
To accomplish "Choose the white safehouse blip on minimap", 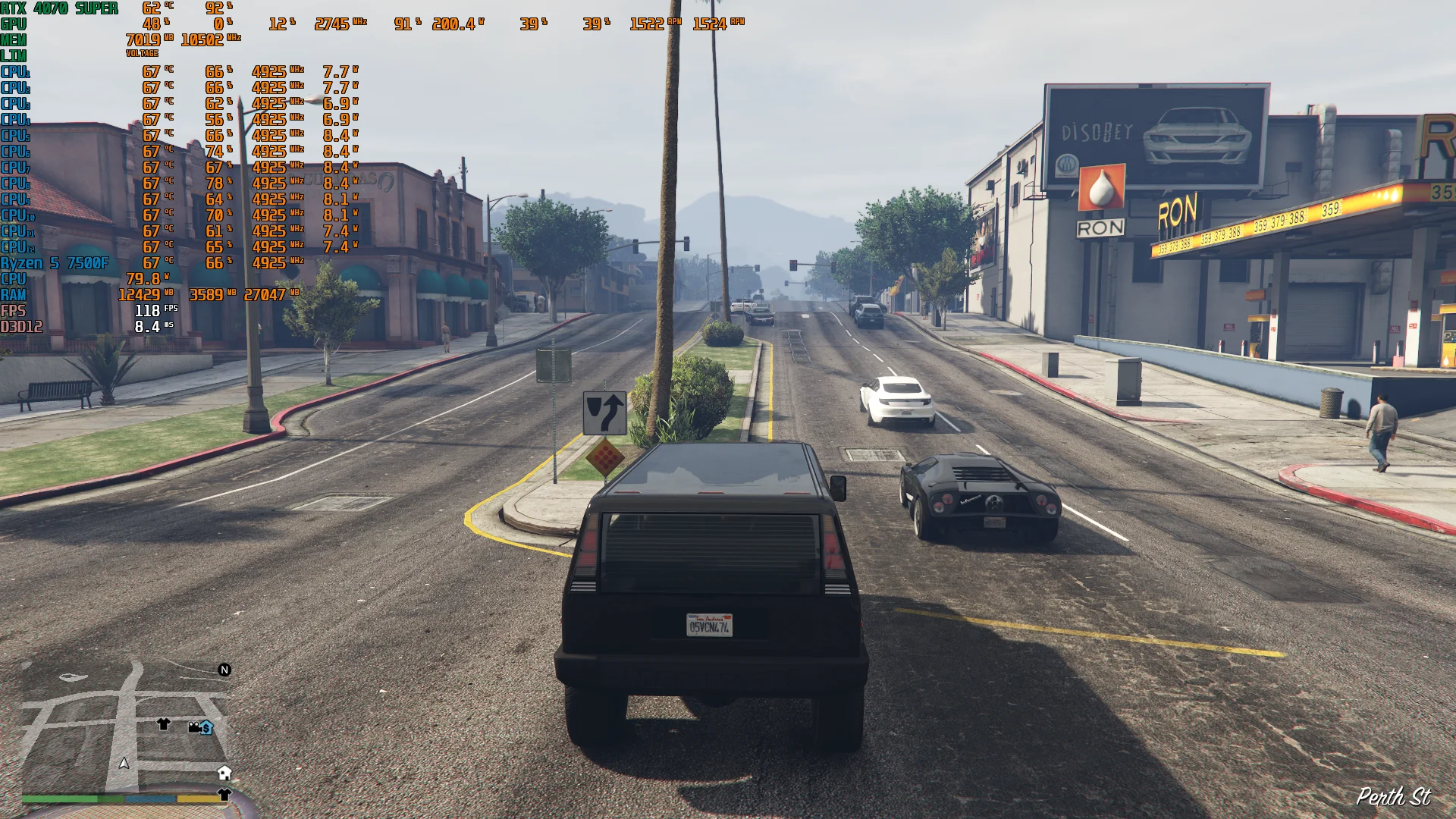I will pos(224,773).
